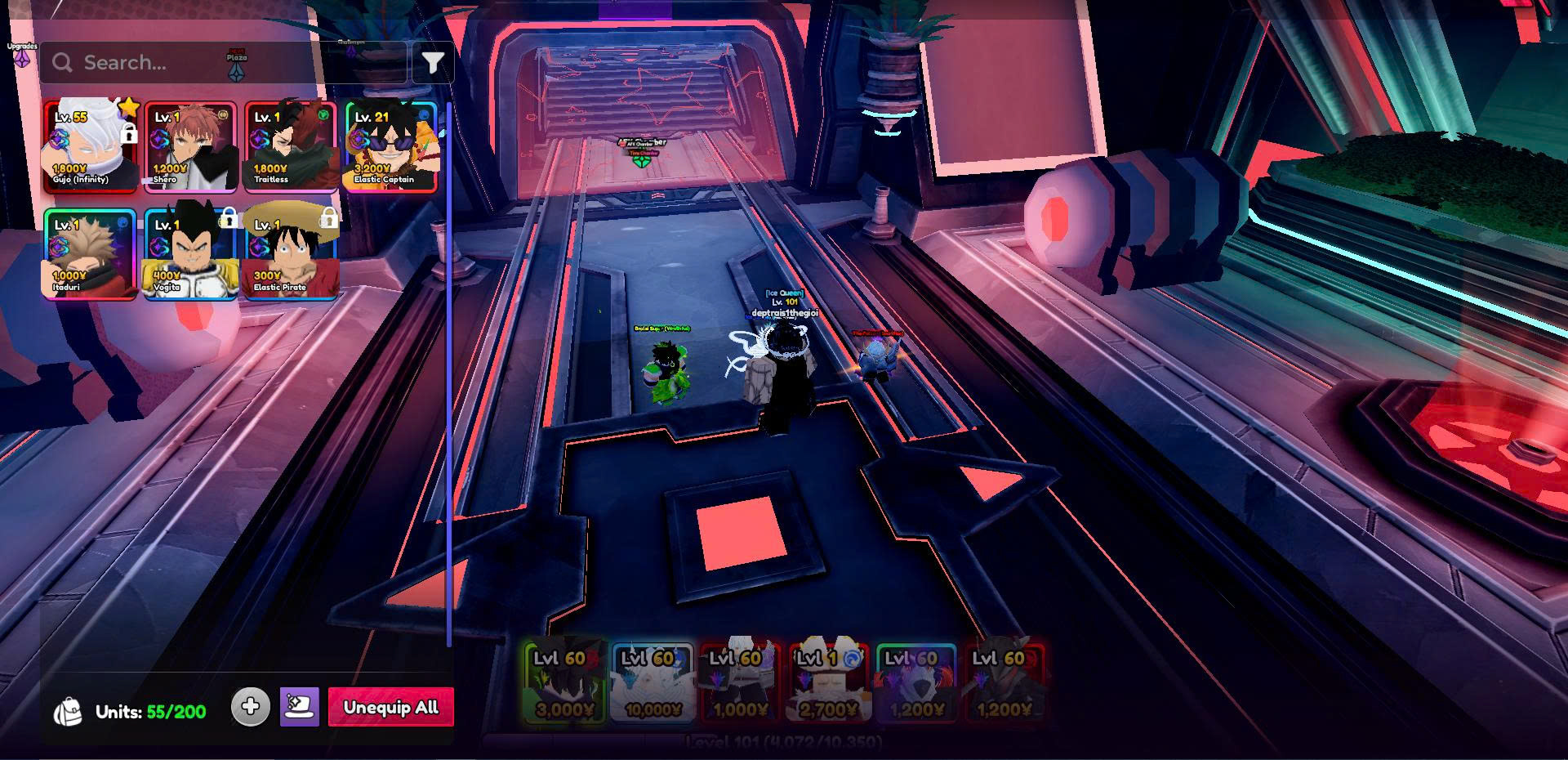Click the unit Search field
This screenshot has width=1568, height=760.
click(x=220, y=63)
